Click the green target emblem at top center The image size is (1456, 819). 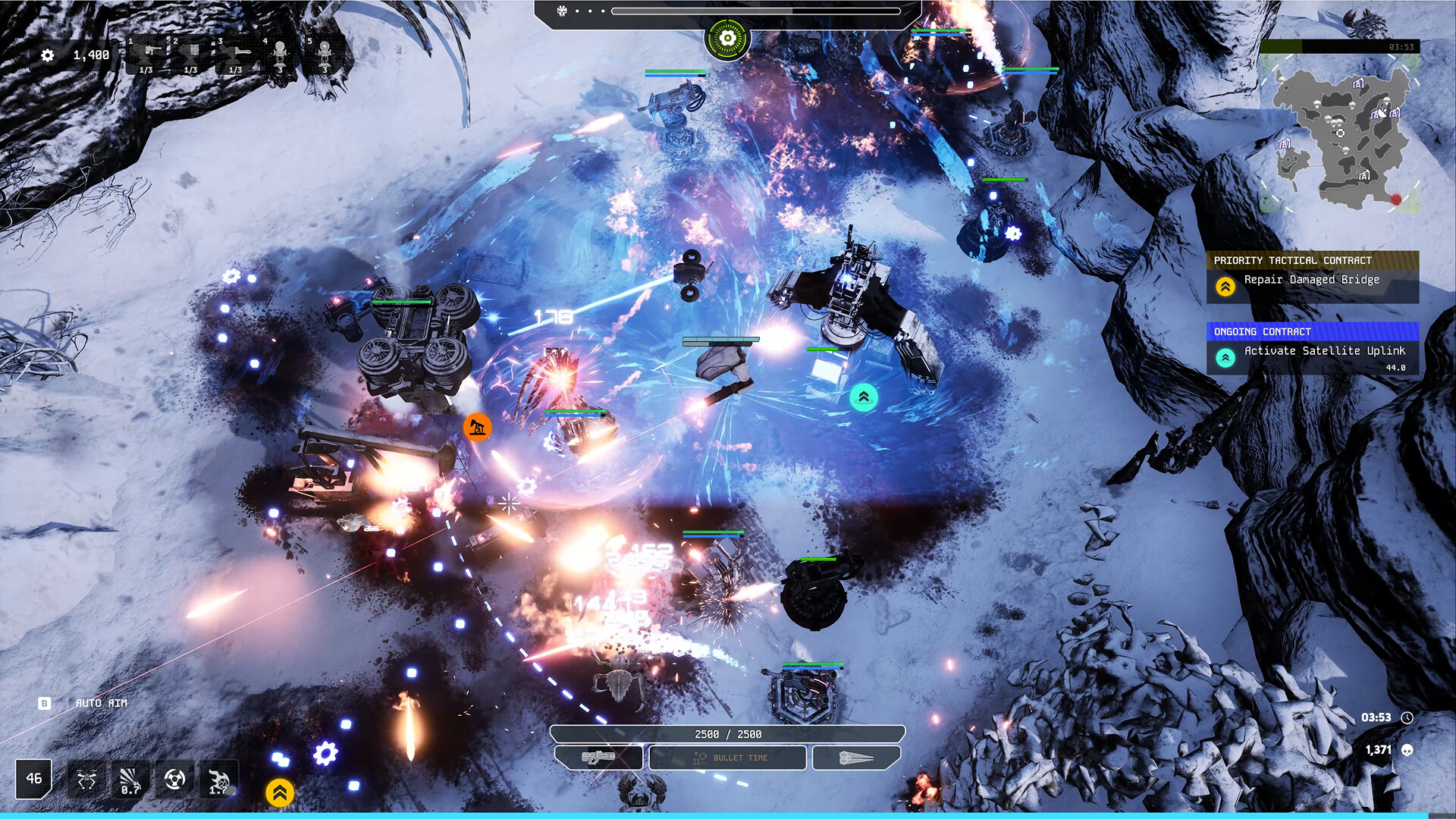727,38
